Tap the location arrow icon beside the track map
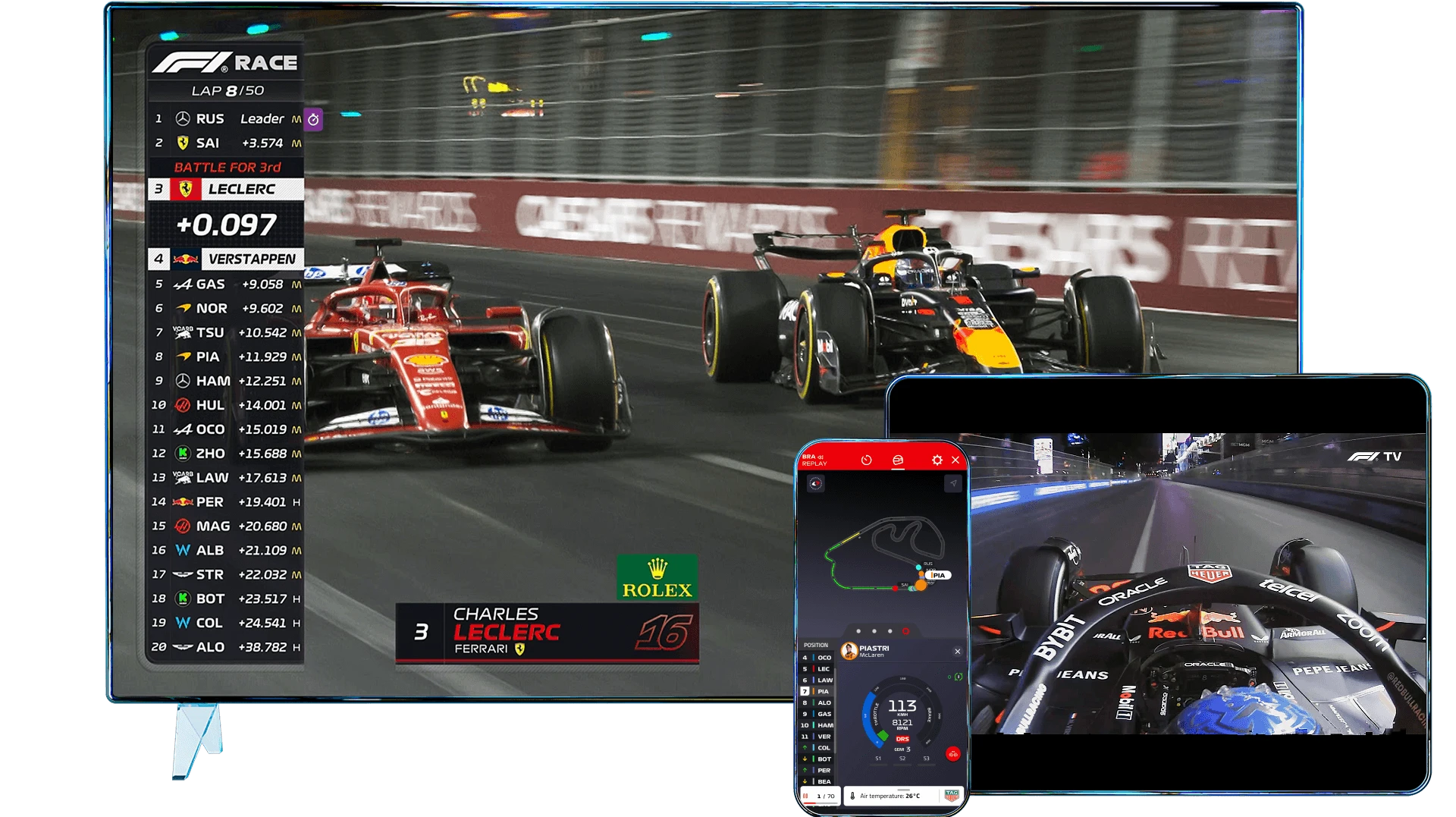This screenshot has width=1456, height=817. (954, 485)
